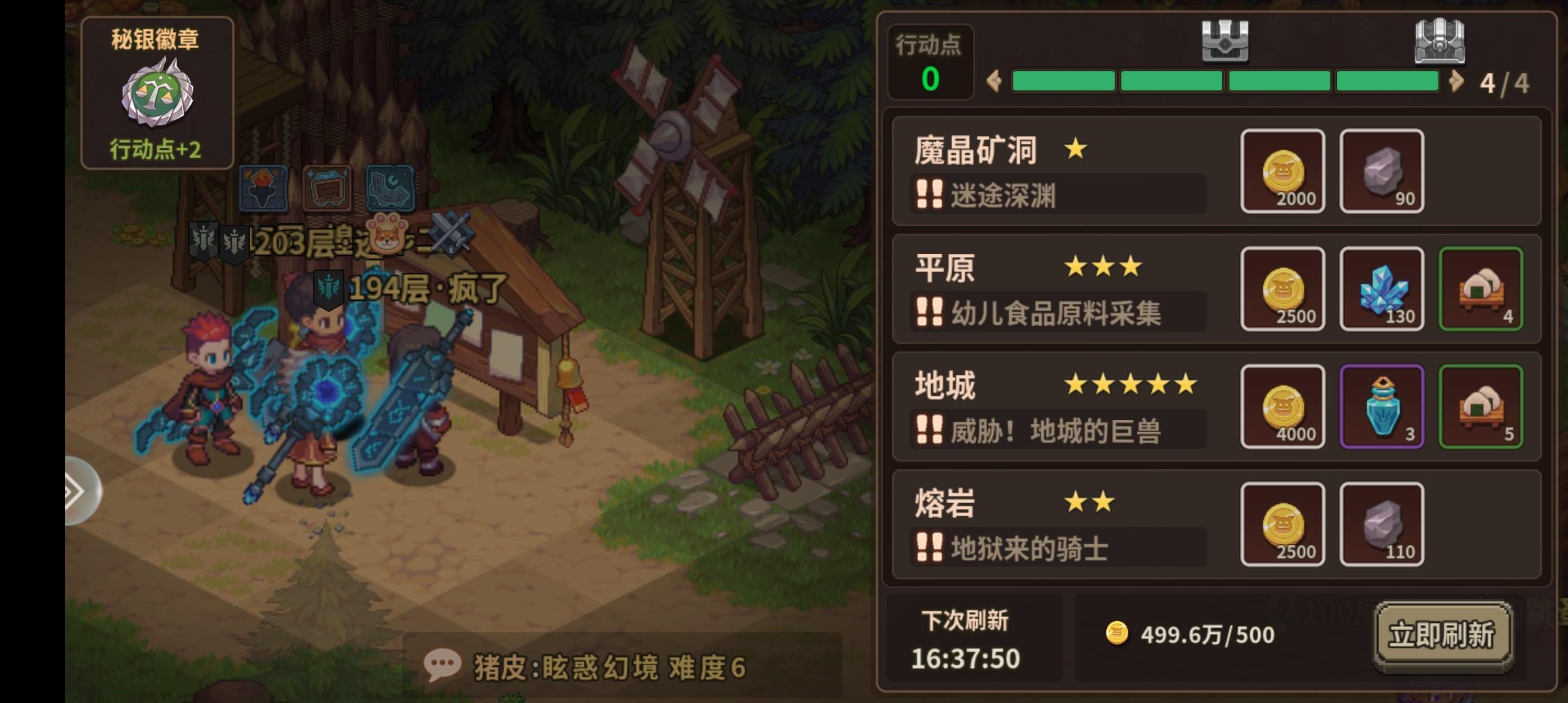Toggle the 2000 coin reward for 魔晶矿洞
Image resolution: width=1568 pixels, height=703 pixels.
1282,171
